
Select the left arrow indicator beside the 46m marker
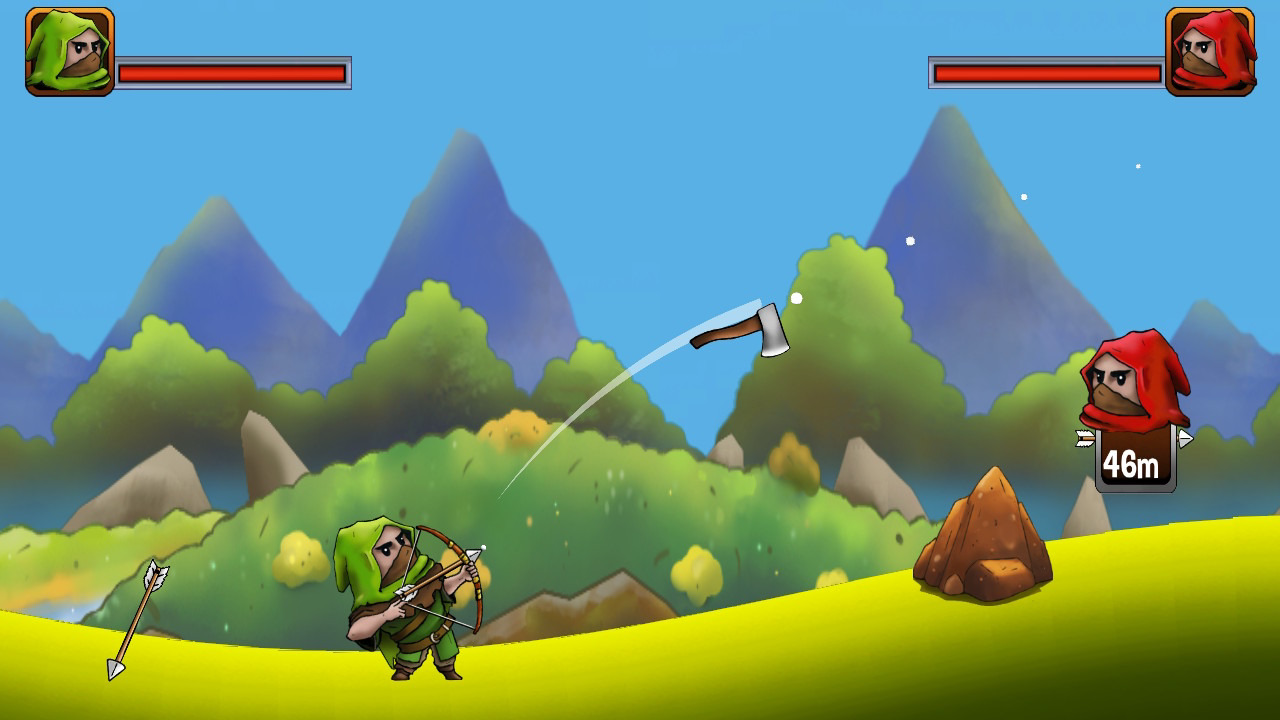(1085, 438)
